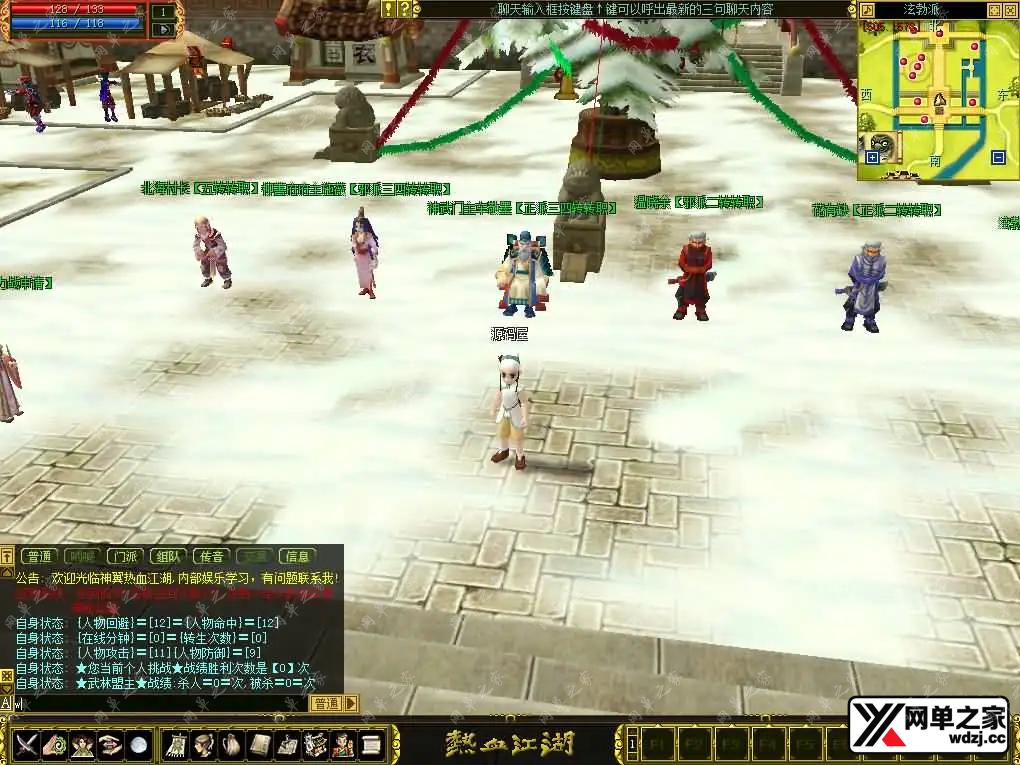
Task: Select the 组队 chat tab
Action: (167, 556)
